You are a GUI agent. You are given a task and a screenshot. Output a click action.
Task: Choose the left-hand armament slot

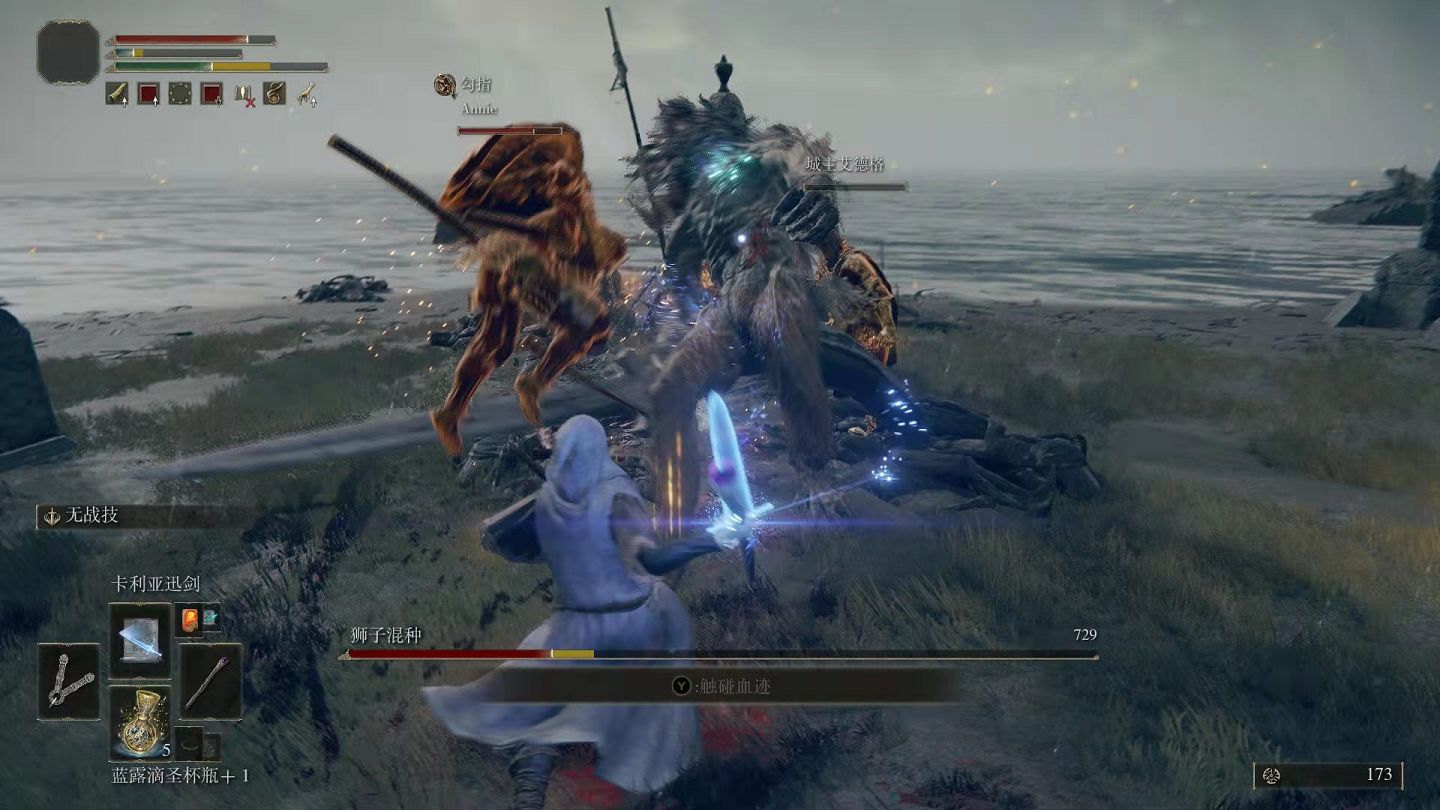(x=69, y=681)
